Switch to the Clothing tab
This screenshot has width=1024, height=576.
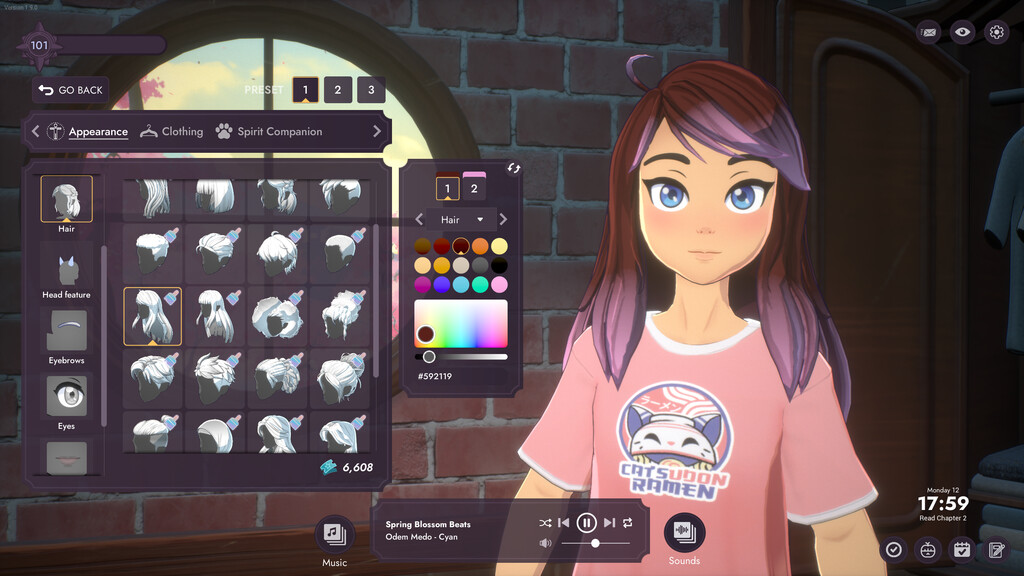point(172,132)
